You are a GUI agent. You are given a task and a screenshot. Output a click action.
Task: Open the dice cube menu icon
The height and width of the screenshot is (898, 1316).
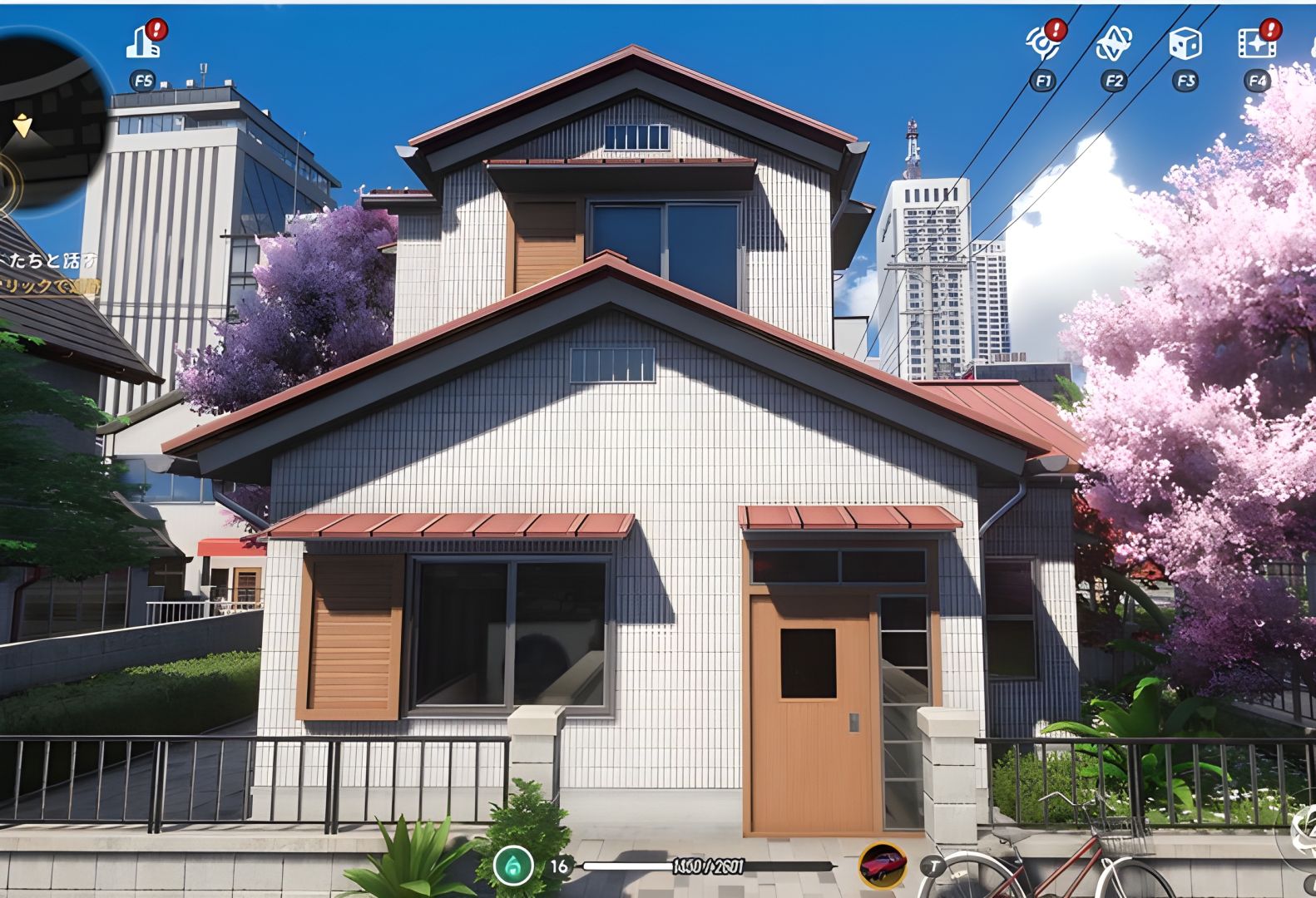click(x=1185, y=43)
